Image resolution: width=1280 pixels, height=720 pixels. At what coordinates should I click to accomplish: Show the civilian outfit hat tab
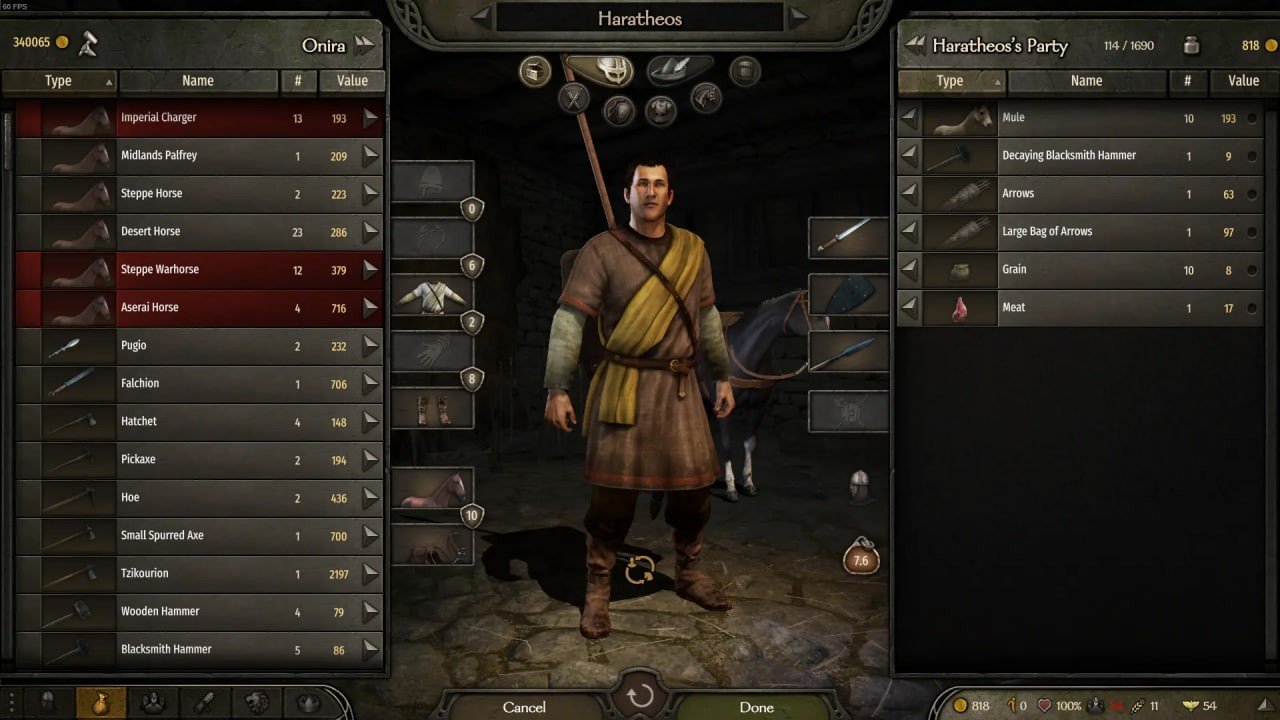[x=680, y=70]
